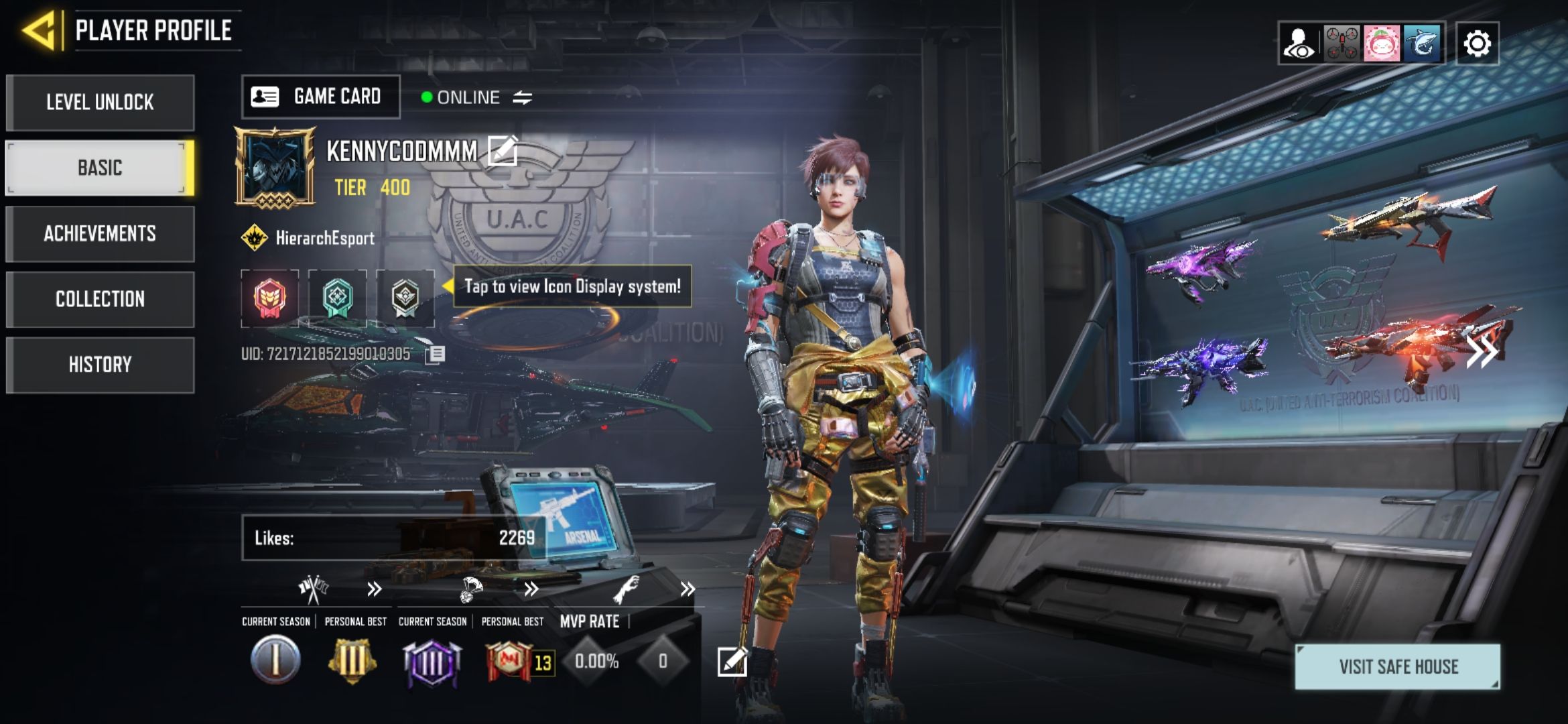Copy the UID number

(x=435, y=354)
